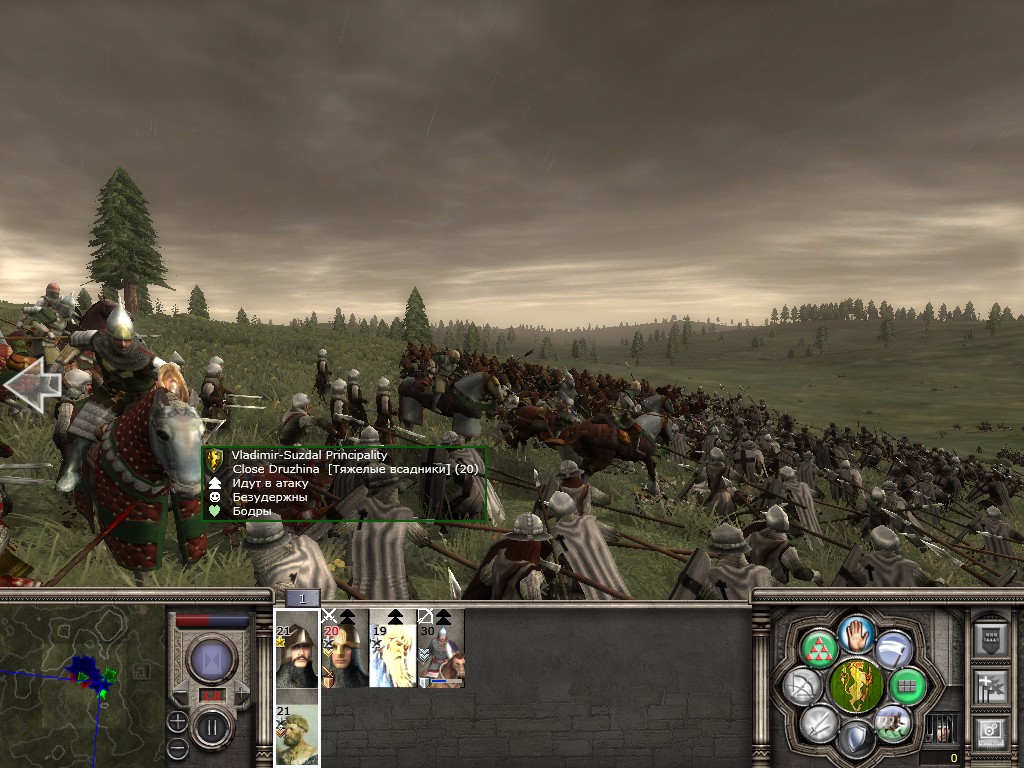Zoom in the minimap
This screenshot has height=768, width=1024.
pyautogui.click(x=177, y=721)
